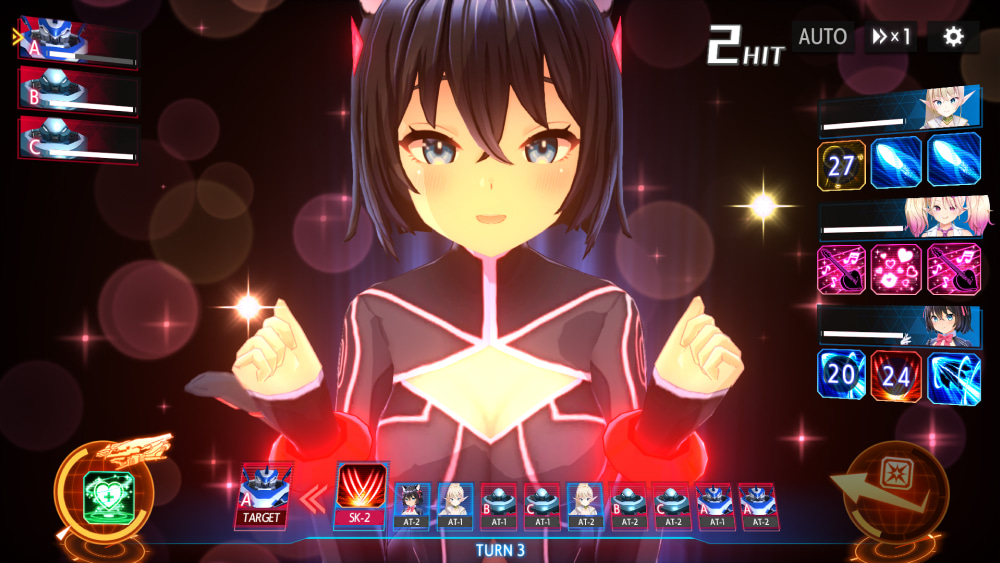The width and height of the screenshot is (1000, 563).
Task: Open the blonde elf character panel
Action: click(899, 110)
